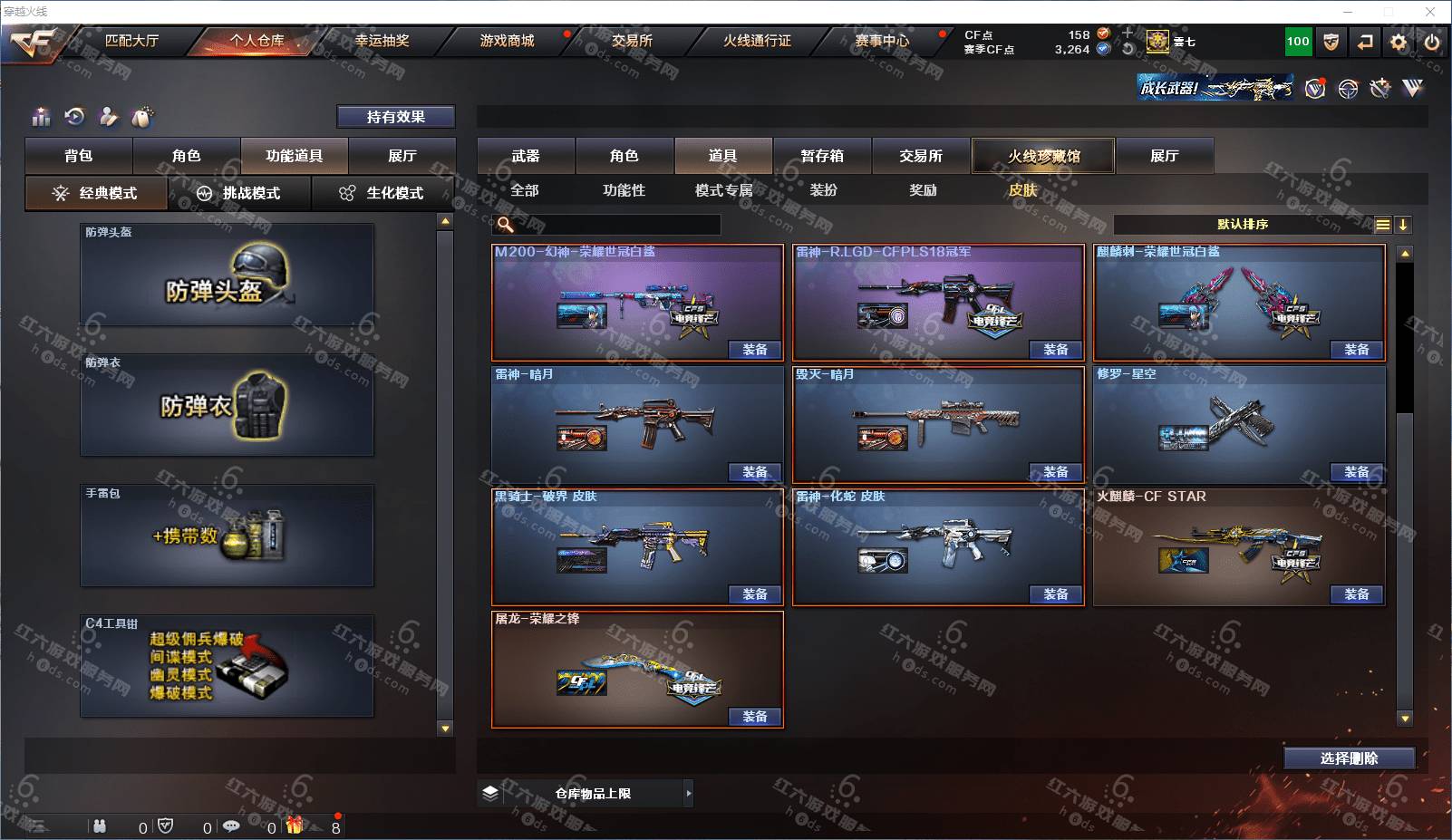Filter items by 模式专属
This screenshot has width=1452, height=840.
click(x=723, y=190)
